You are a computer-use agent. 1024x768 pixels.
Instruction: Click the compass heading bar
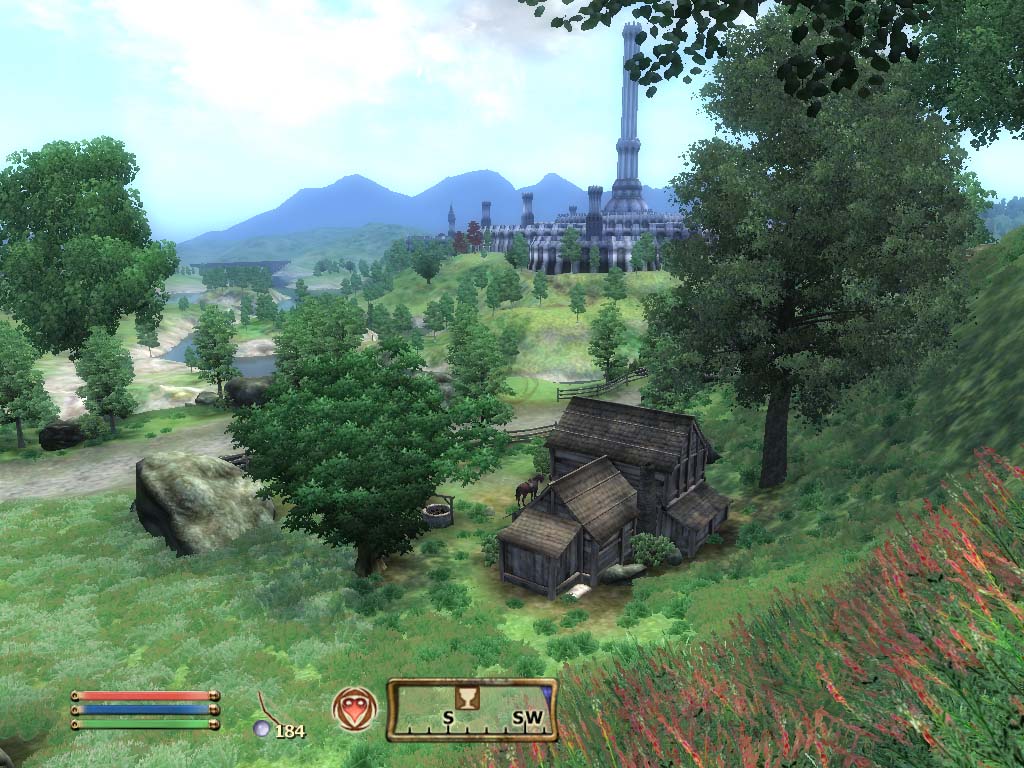pyautogui.click(x=472, y=710)
